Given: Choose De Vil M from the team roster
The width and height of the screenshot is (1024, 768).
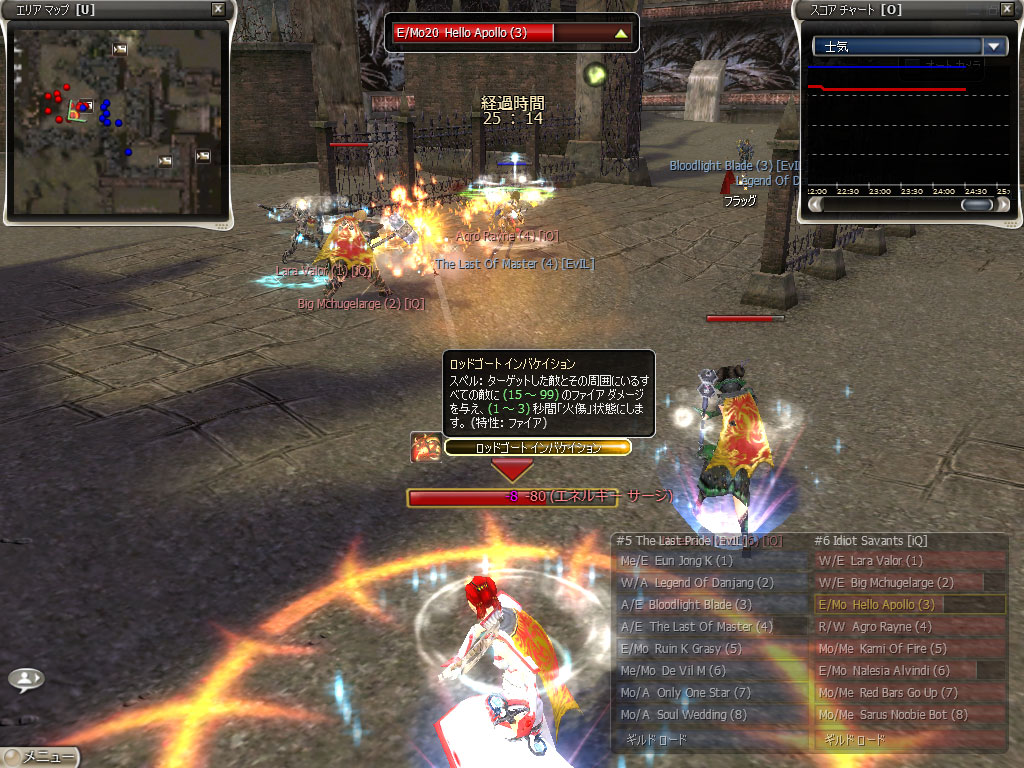Looking at the screenshot, I should point(710,671).
